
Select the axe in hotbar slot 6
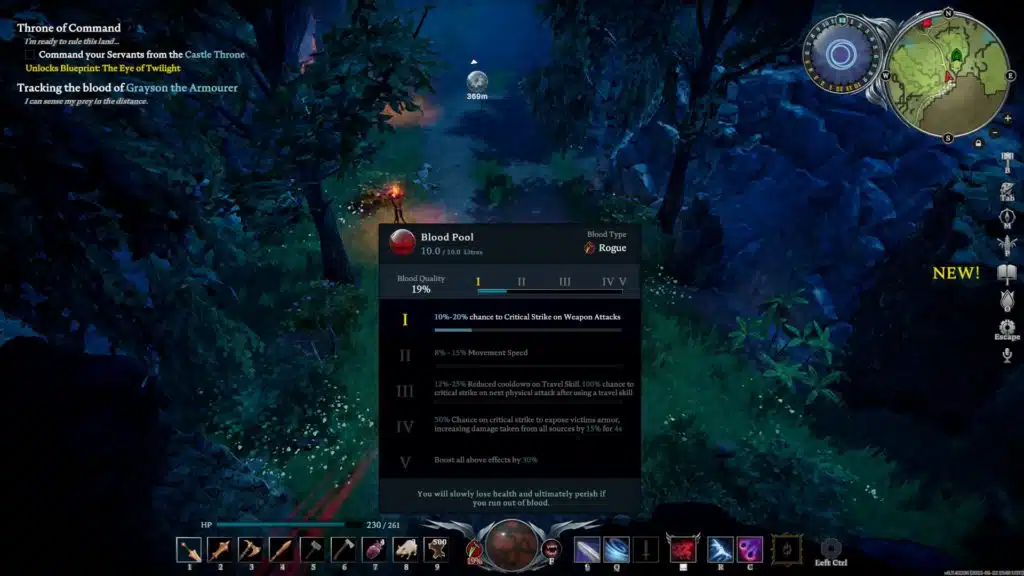point(344,549)
